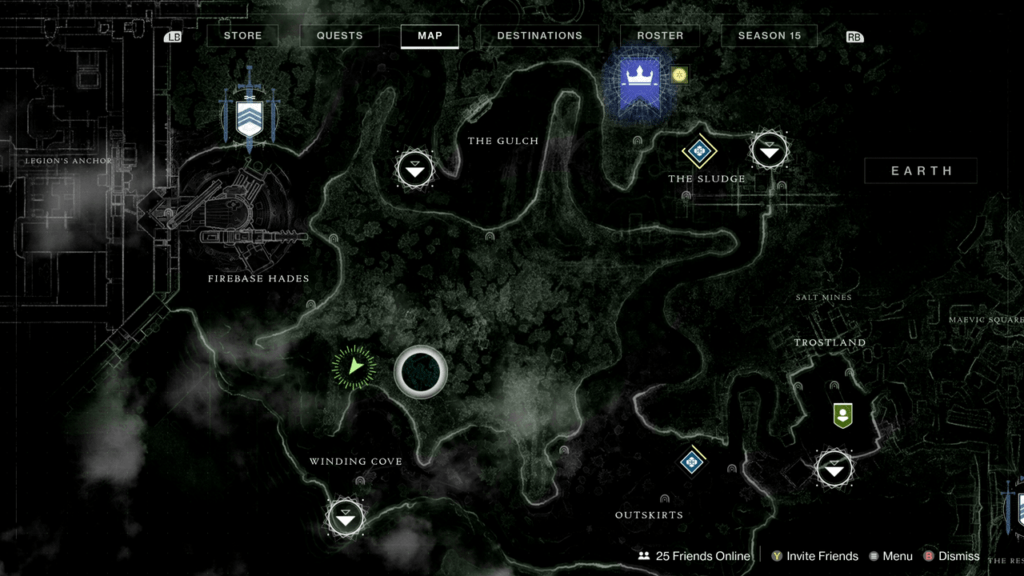Choose the landing zone near The Gulch

click(415, 168)
